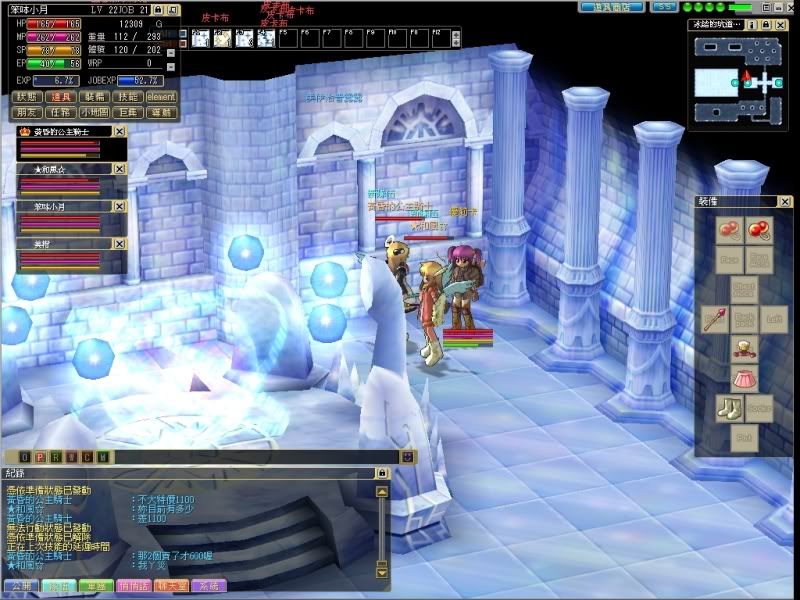Close the ★和風☆ party member panel
Screen dimensions: 800x600
(119, 169)
